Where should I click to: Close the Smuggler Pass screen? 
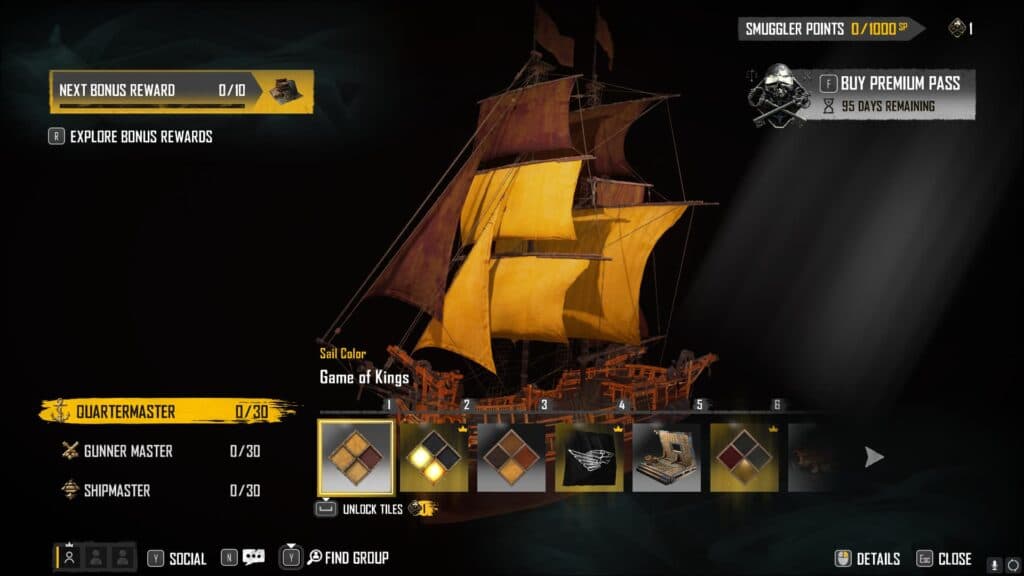pos(944,559)
